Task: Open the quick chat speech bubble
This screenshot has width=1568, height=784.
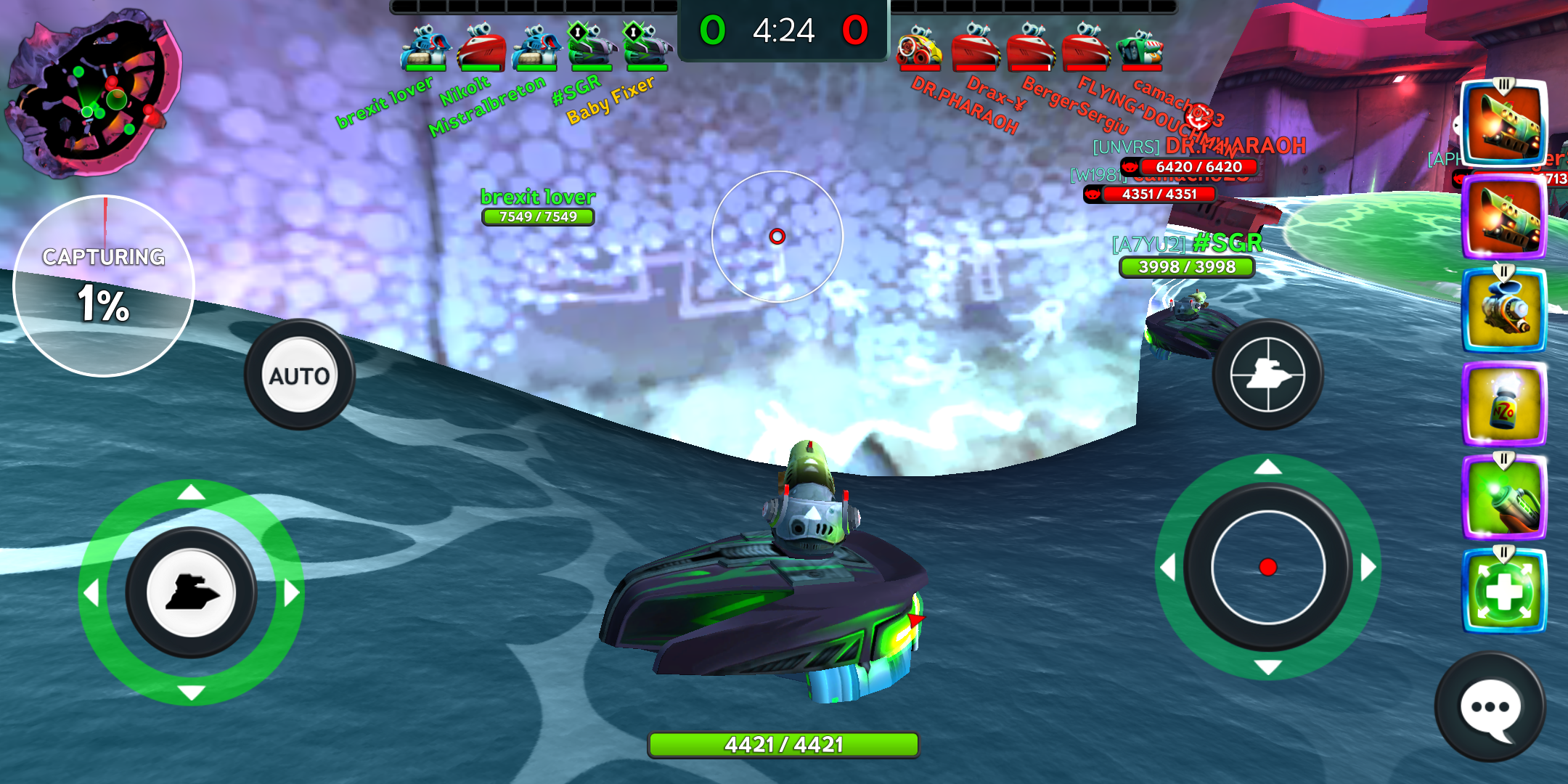Action: click(x=1490, y=708)
